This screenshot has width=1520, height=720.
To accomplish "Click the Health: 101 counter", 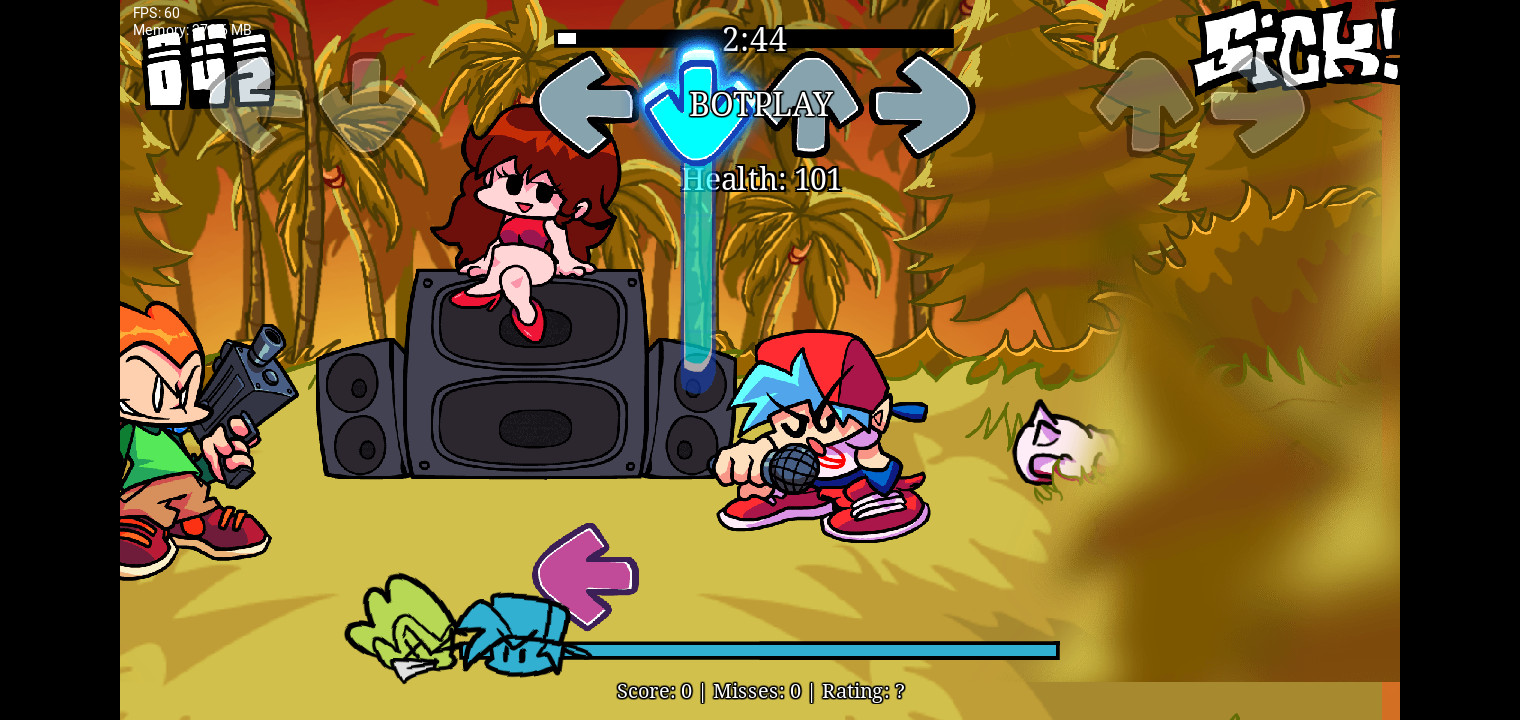I will pos(761,180).
